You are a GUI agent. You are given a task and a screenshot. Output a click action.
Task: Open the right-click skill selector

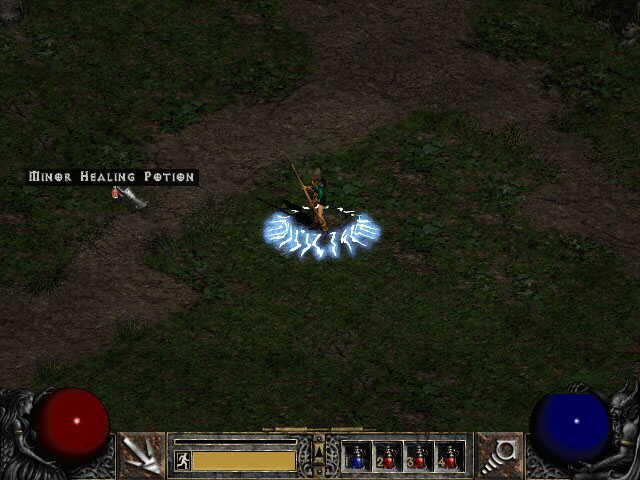[x=498, y=455]
